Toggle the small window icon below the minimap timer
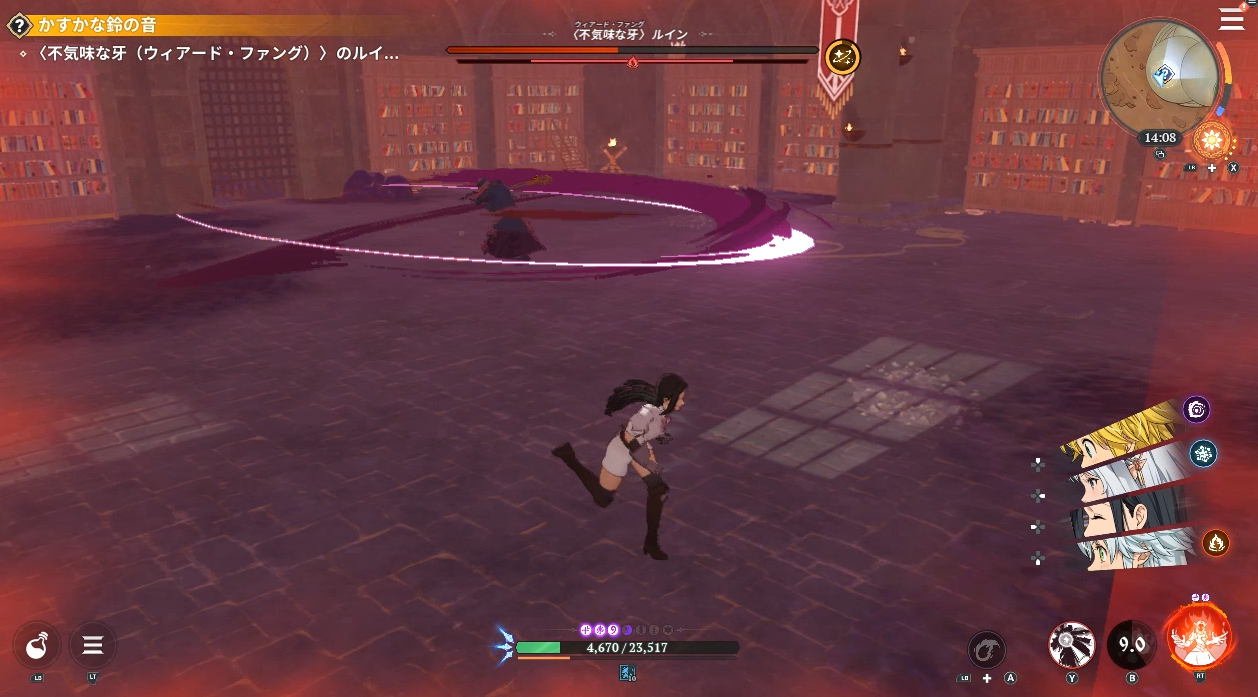The image size is (1258, 697). (1160, 154)
